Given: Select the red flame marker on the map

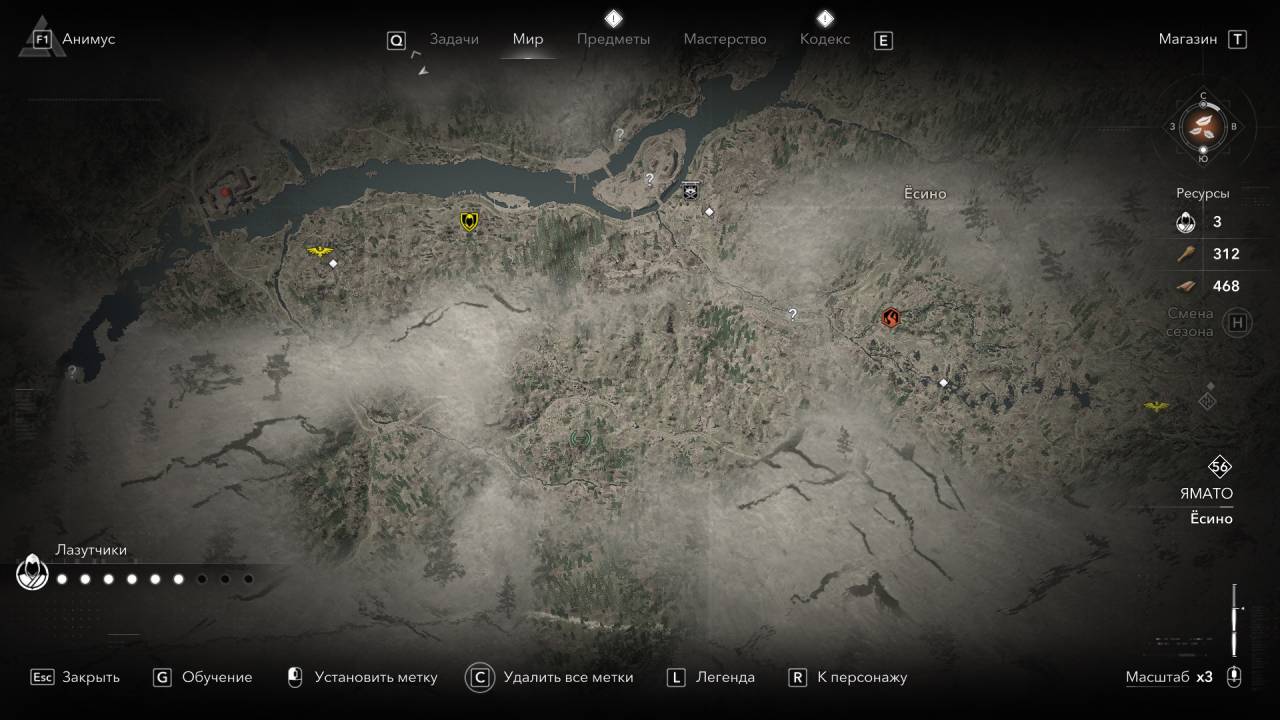Looking at the screenshot, I should 891,318.
